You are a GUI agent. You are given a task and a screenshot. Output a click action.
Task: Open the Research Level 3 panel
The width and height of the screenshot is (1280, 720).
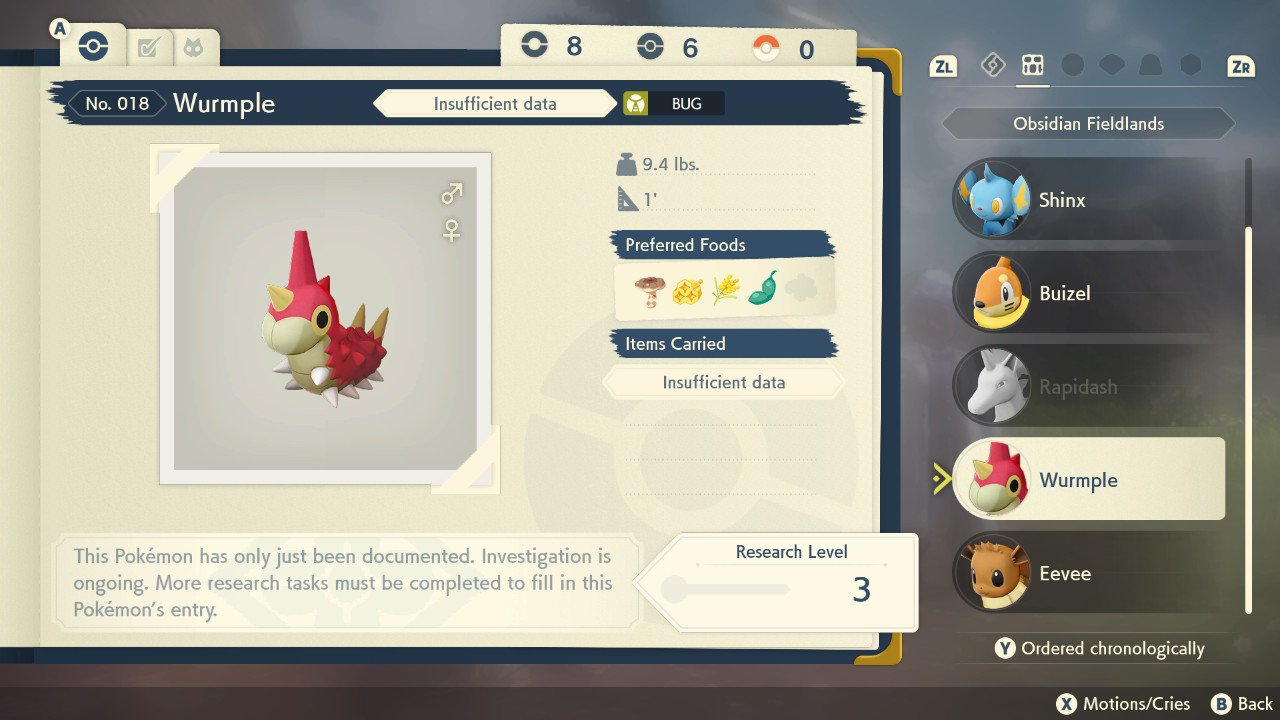pos(790,580)
